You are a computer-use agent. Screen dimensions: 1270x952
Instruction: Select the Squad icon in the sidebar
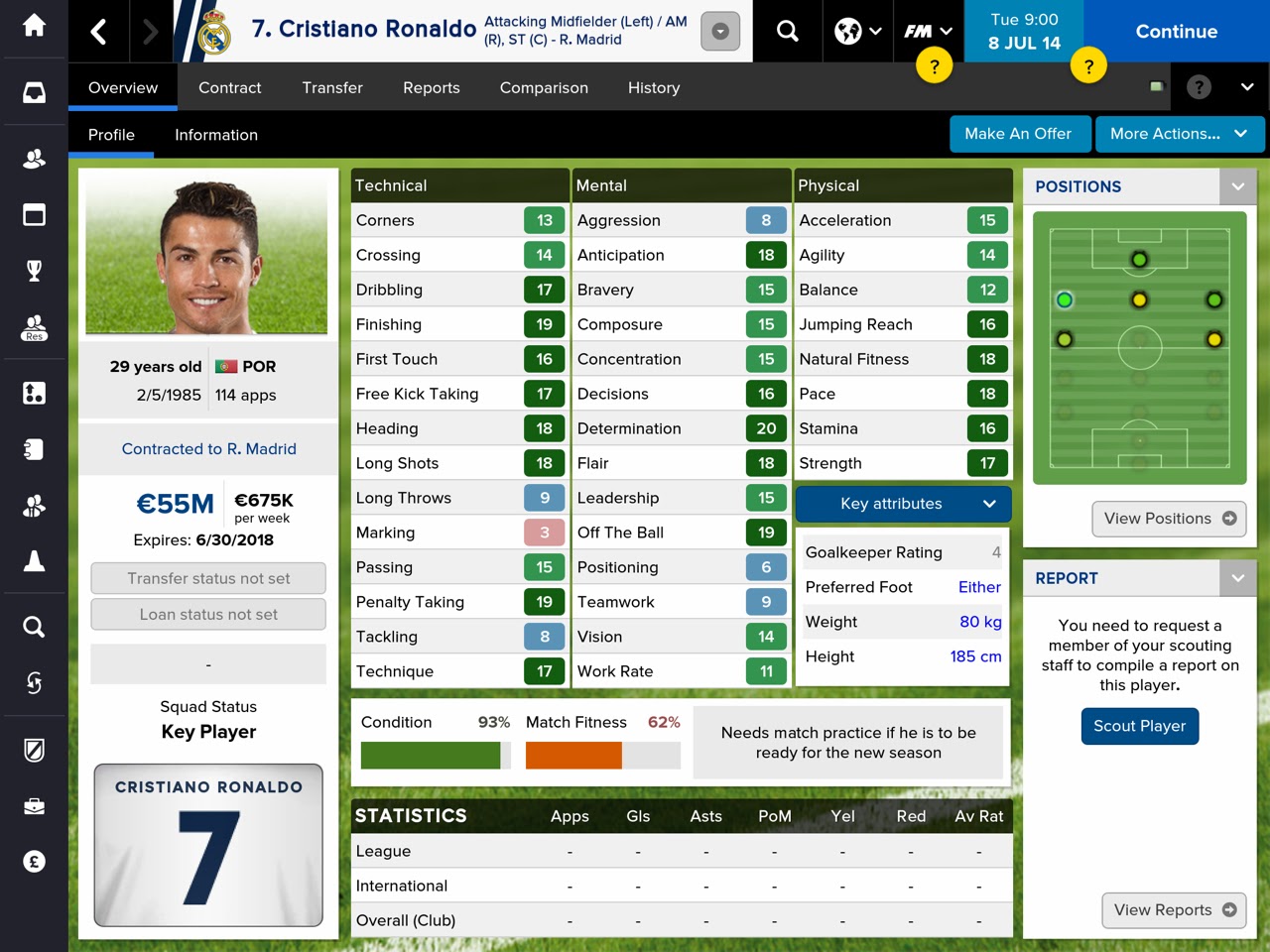tap(35, 158)
